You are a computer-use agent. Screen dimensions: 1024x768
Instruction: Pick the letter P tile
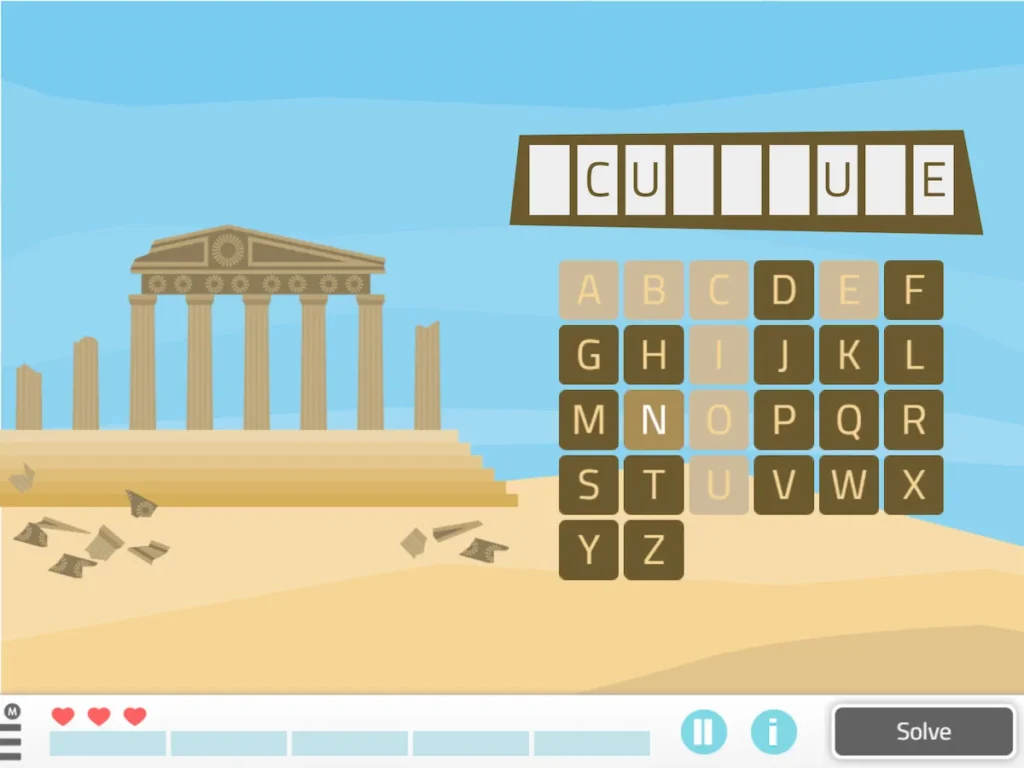784,421
